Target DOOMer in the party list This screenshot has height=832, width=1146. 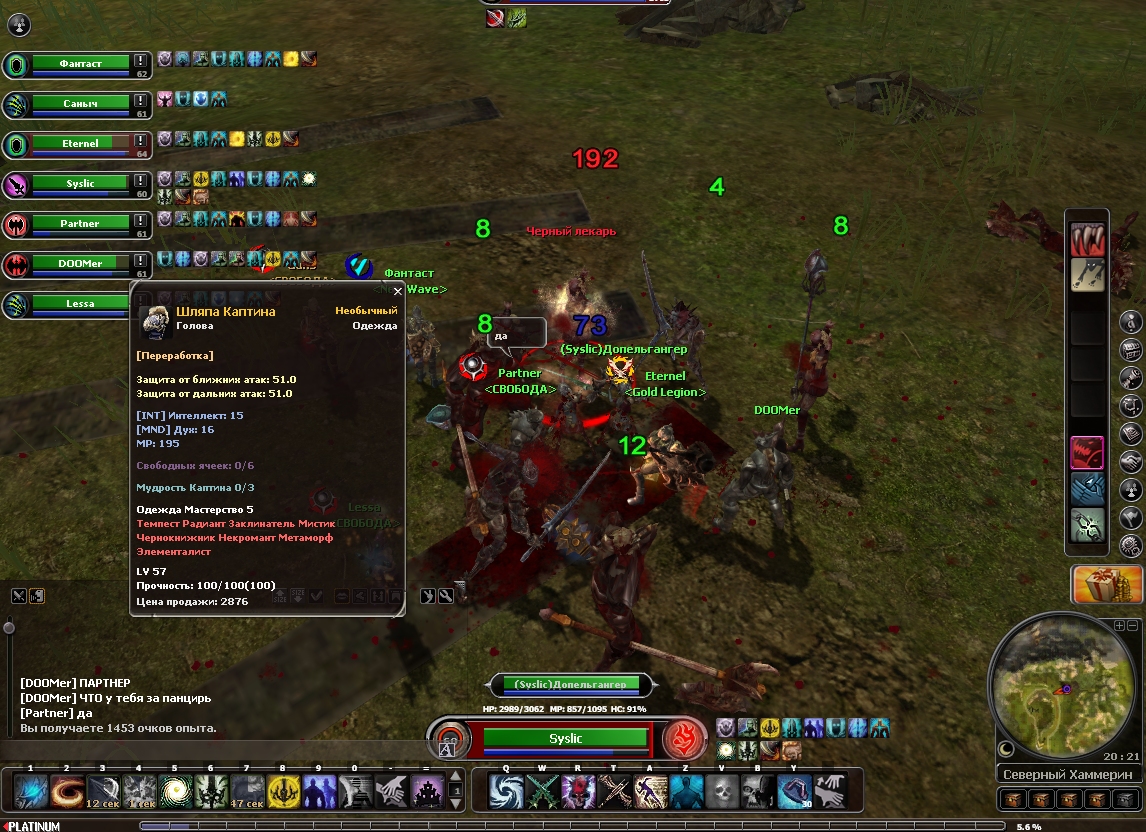[x=81, y=264]
